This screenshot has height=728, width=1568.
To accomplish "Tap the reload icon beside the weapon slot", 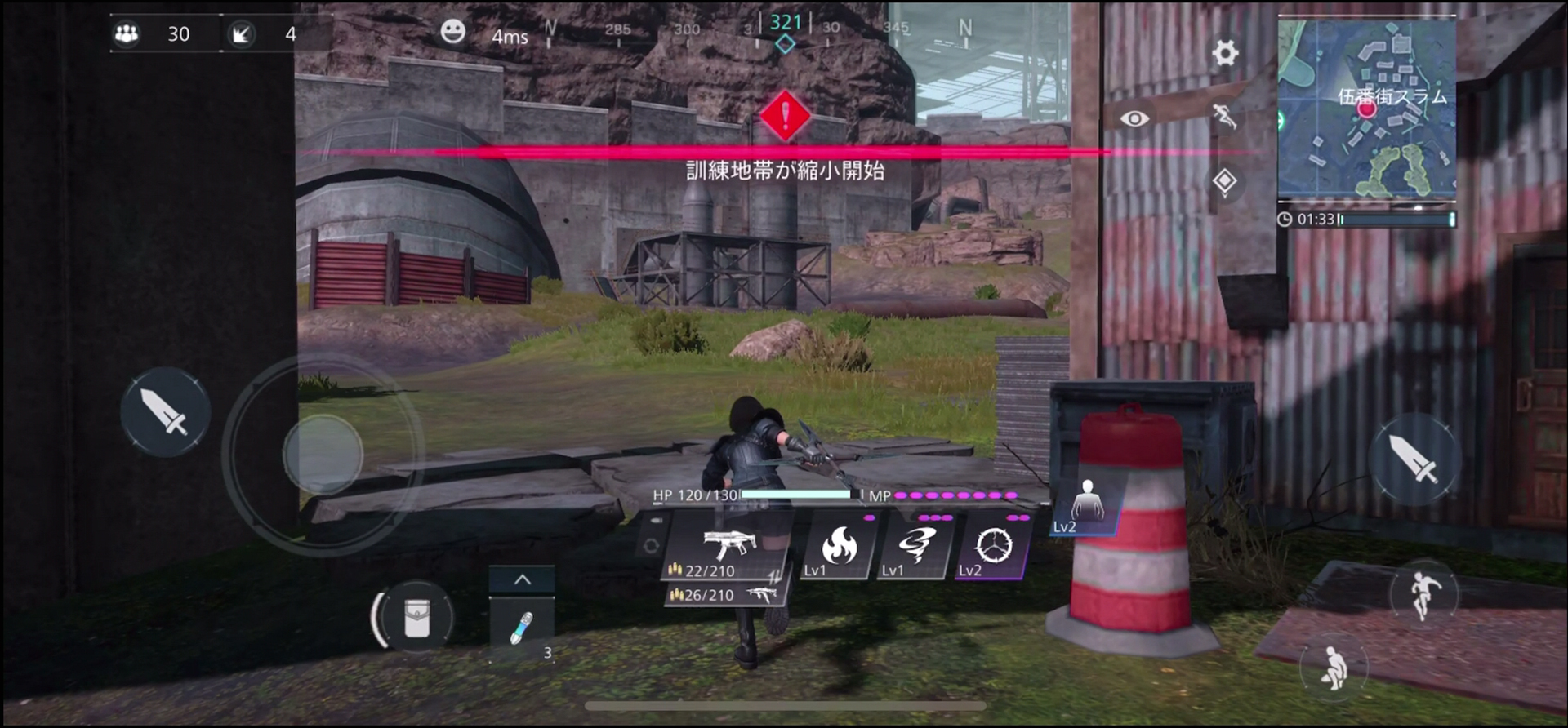I will 651,546.
